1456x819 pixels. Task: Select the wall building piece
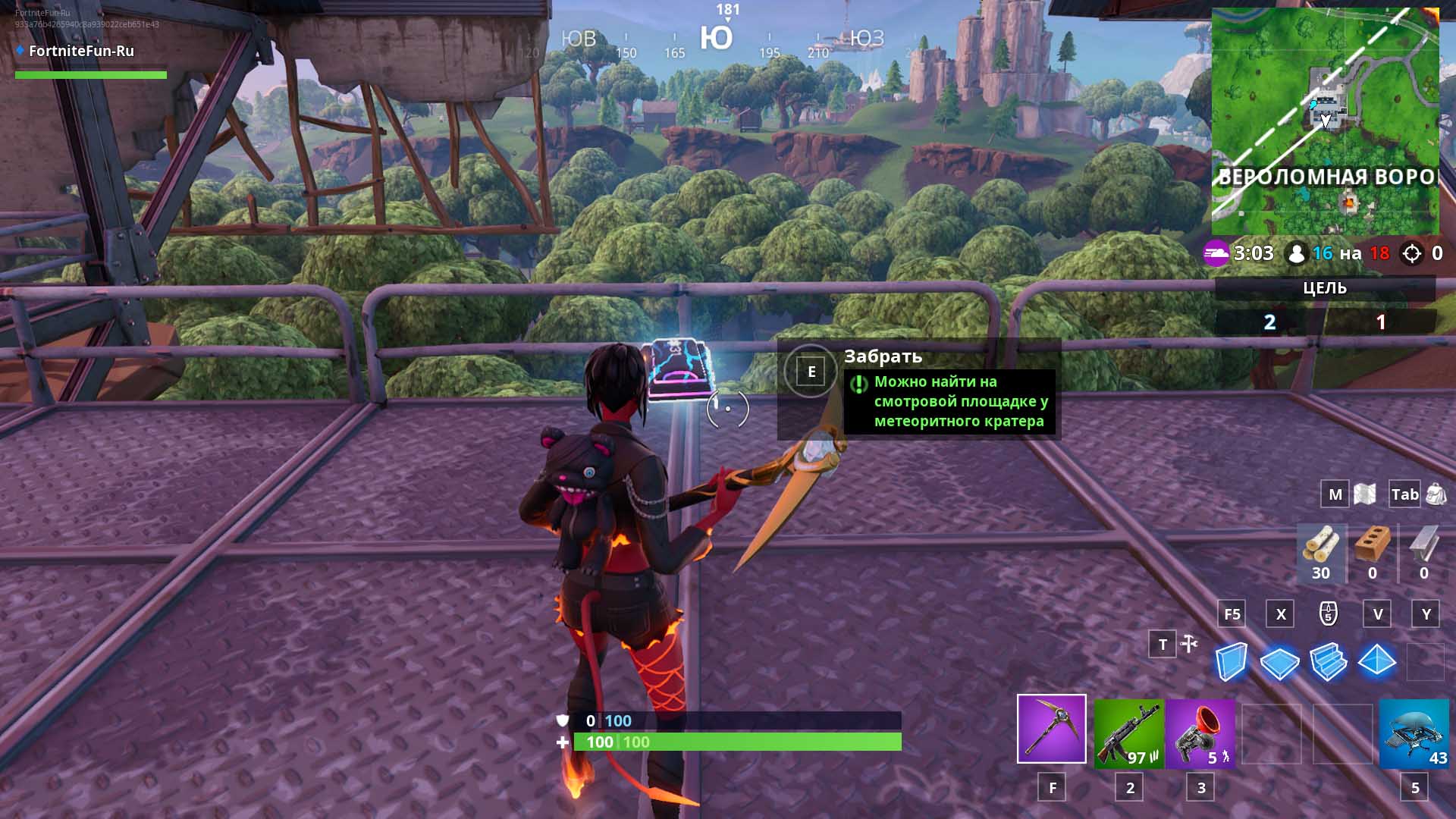point(1230,661)
